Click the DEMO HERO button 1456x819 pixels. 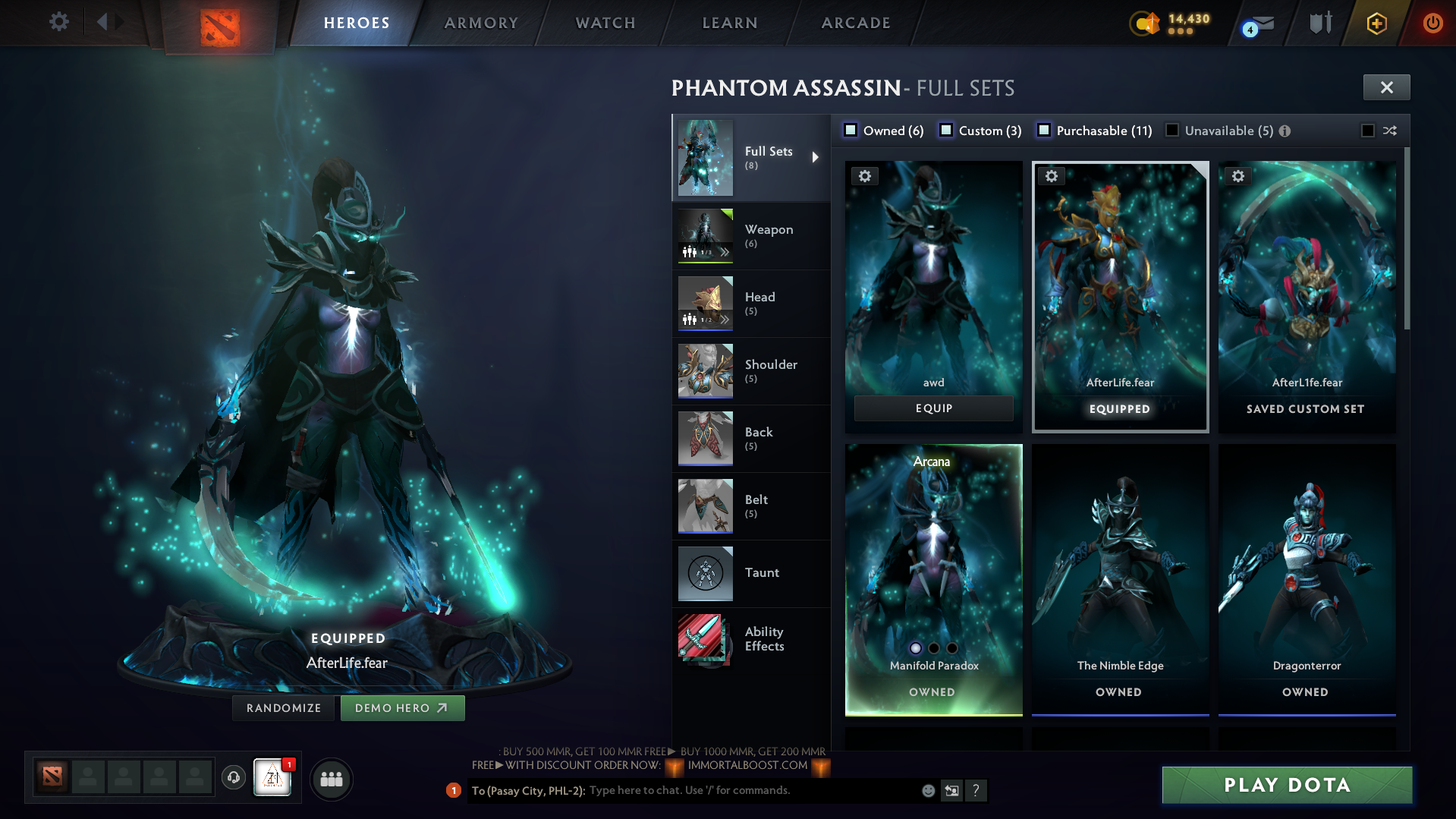coord(402,707)
